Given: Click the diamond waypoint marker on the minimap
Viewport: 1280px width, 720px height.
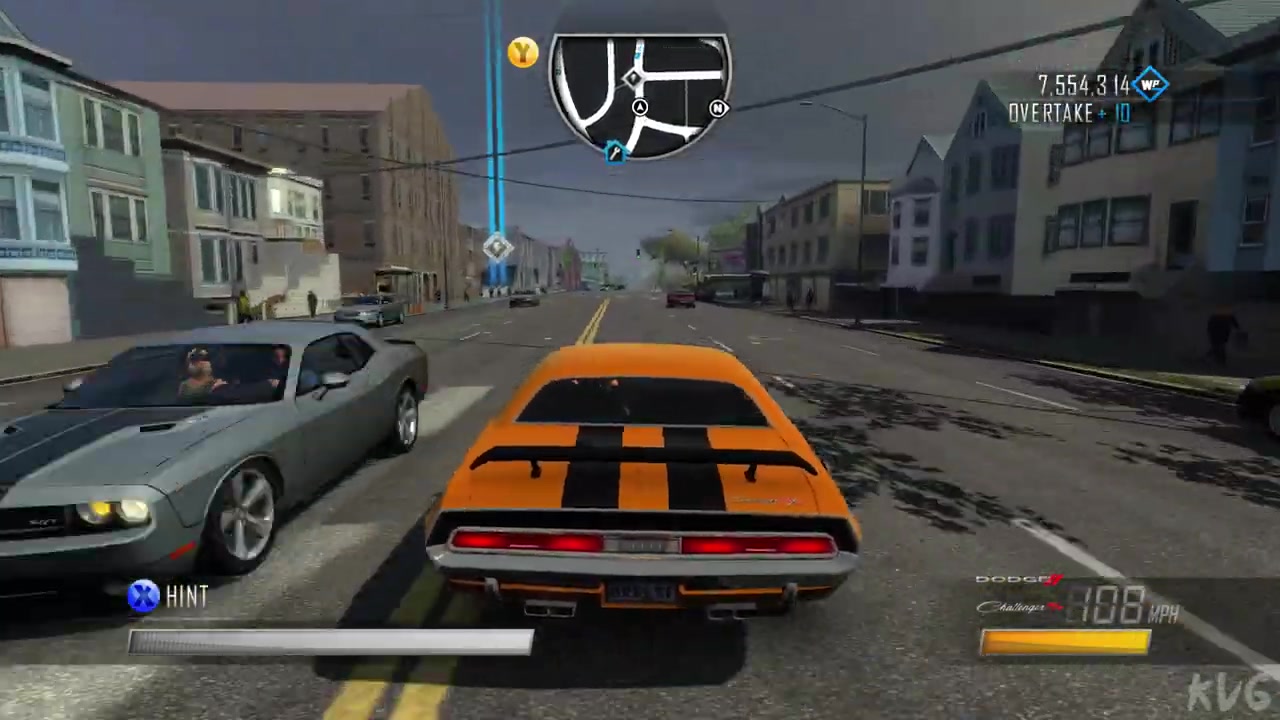Looking at the screenshot, I should [634, 78].
